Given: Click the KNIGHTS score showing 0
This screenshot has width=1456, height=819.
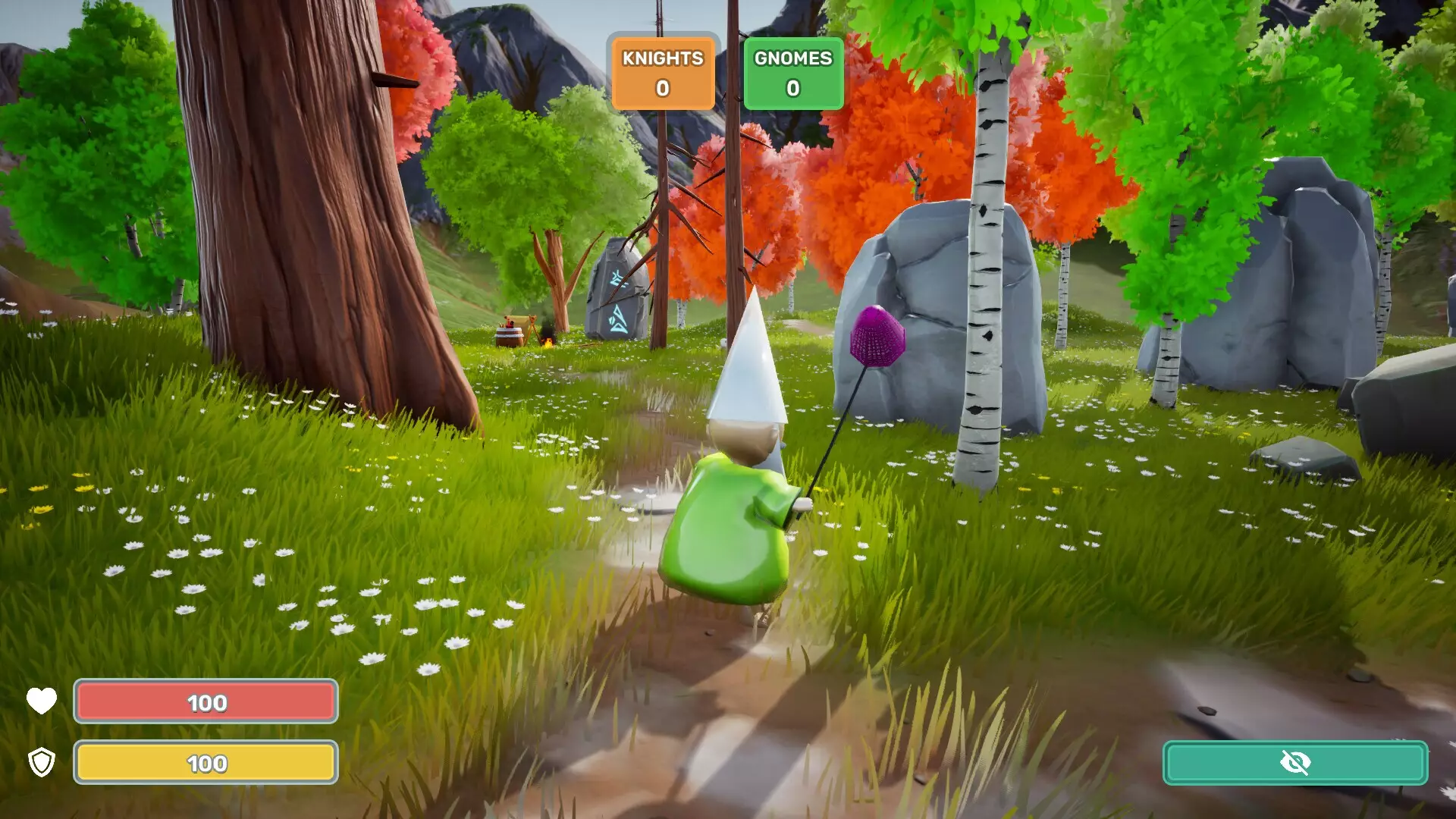Looking at the screenshot, I should click(662, 87).
